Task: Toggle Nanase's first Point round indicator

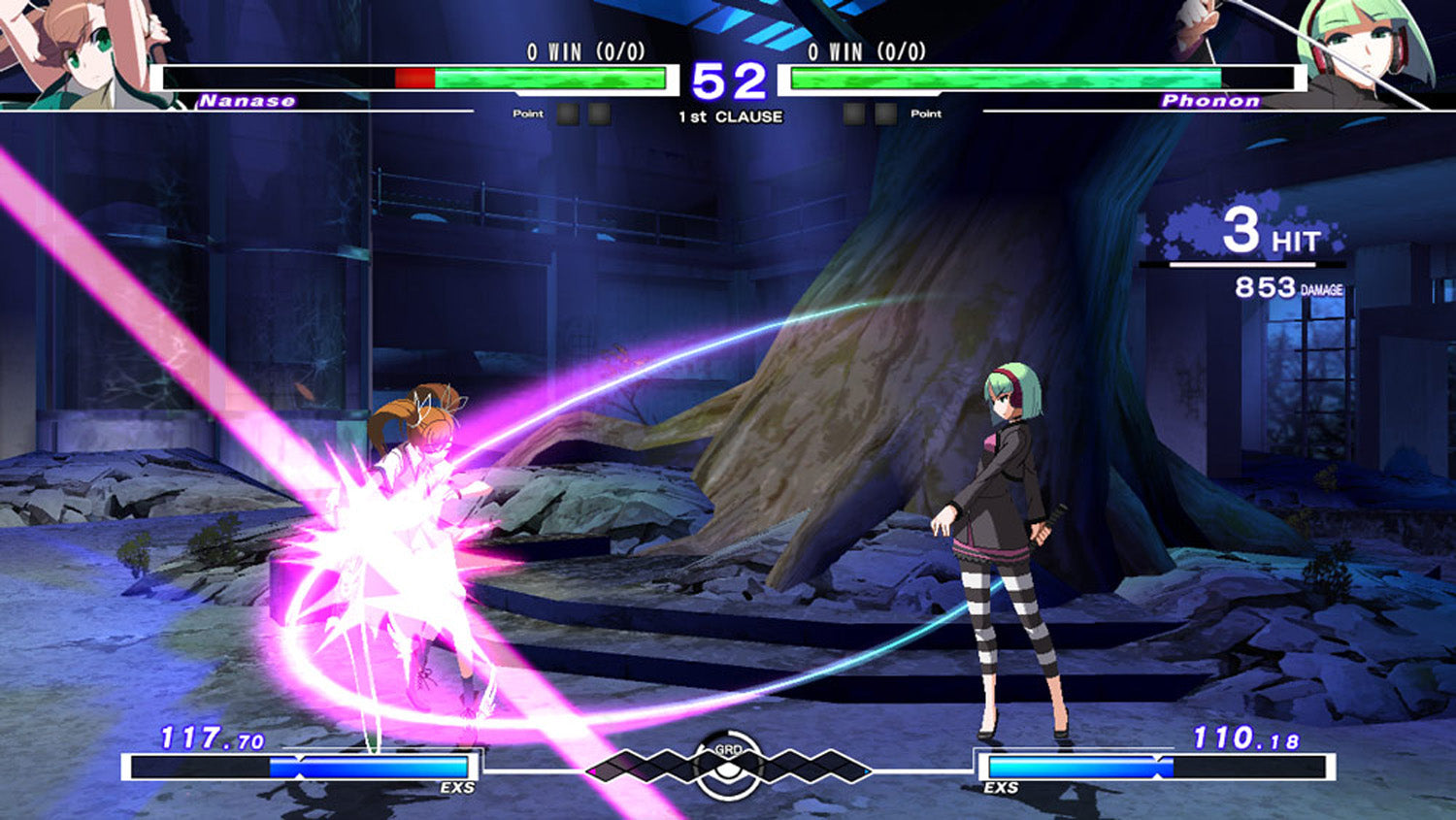Action: 568,114
